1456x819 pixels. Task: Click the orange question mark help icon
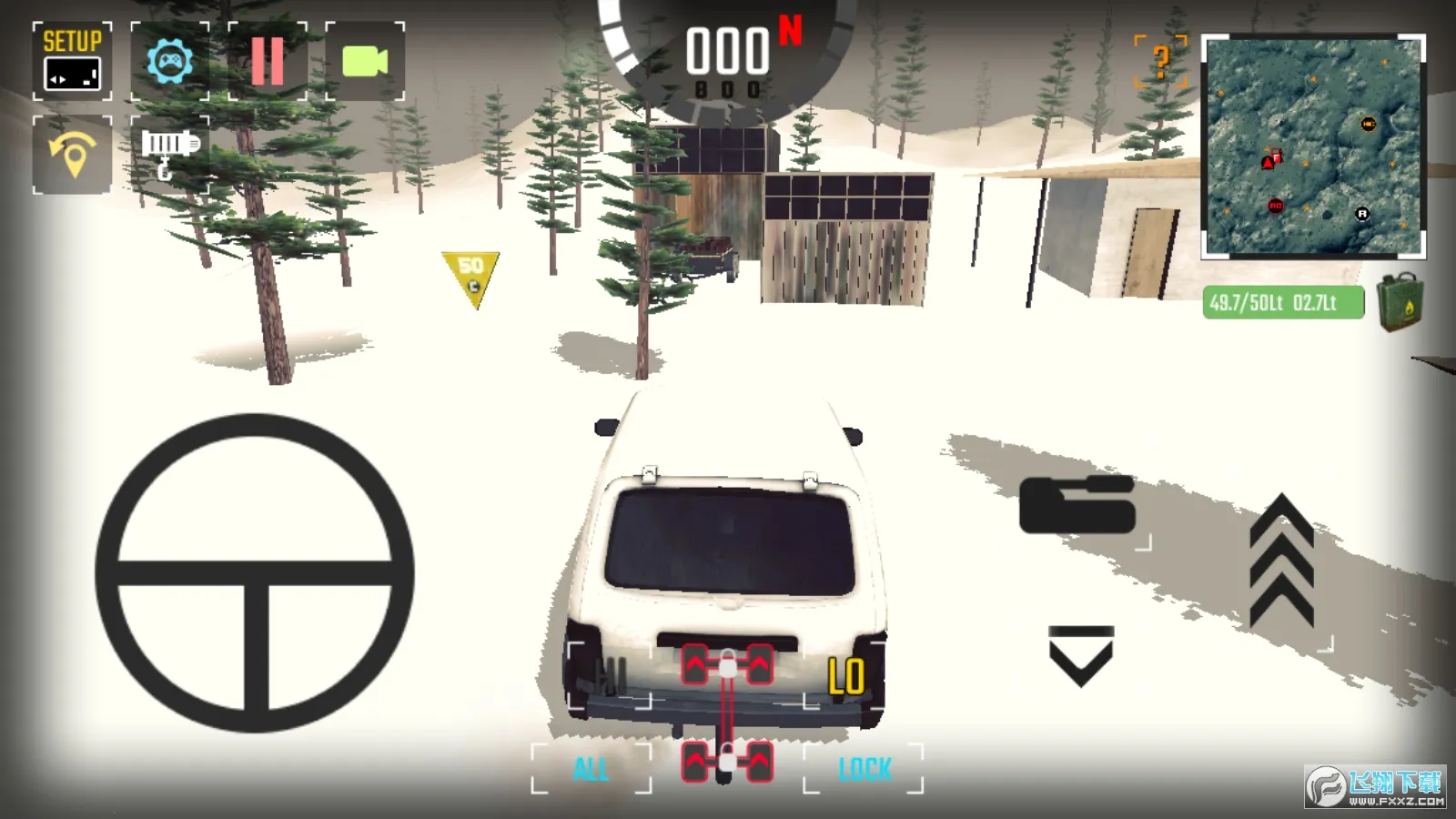coord(1160,61)
